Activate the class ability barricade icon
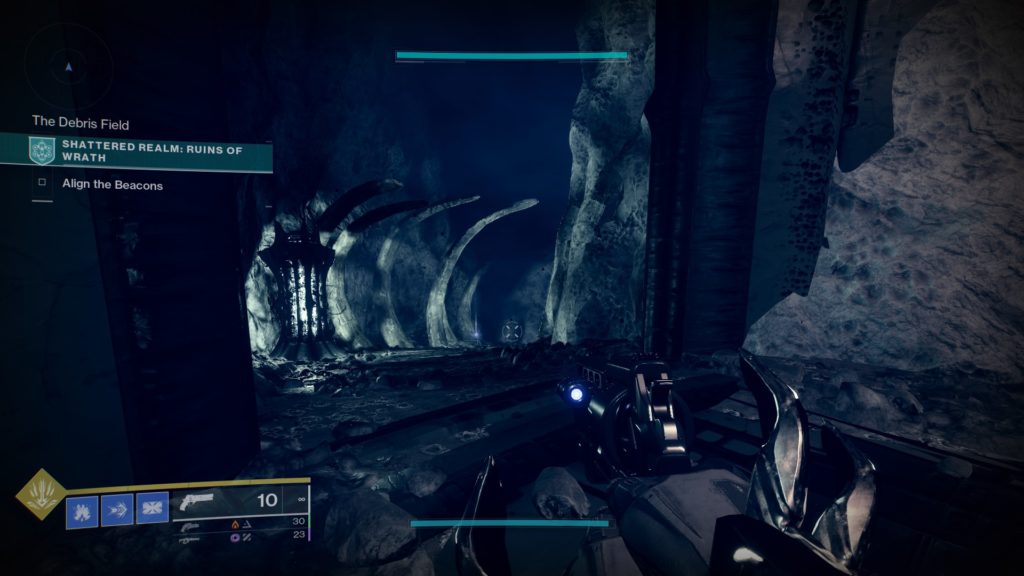Image resolution: width=1024 pixels, height=576 pixels. click(152, 510)
